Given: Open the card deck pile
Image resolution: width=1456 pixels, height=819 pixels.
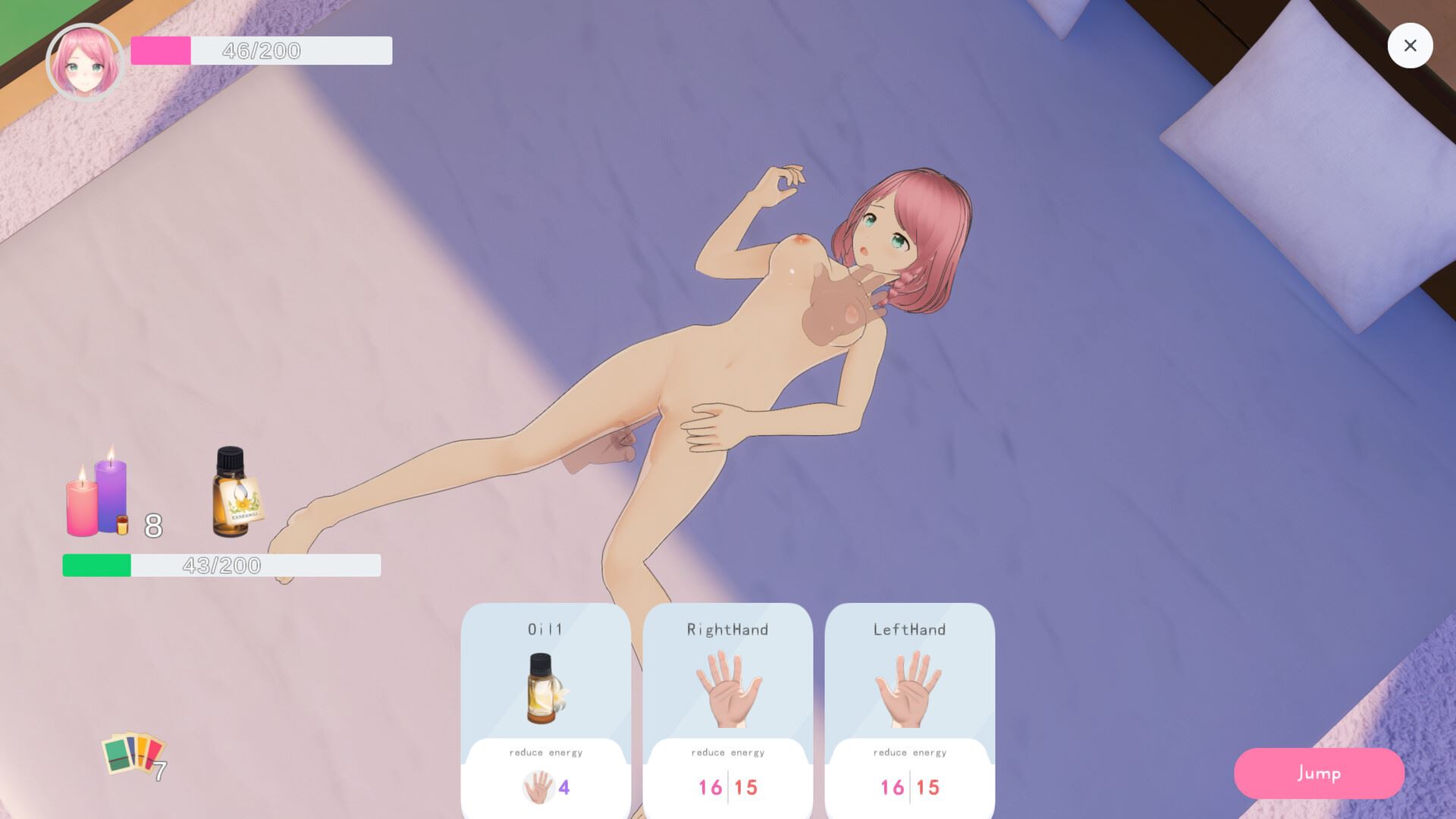Looking at the screenshot, I should (x=133, y=755).
